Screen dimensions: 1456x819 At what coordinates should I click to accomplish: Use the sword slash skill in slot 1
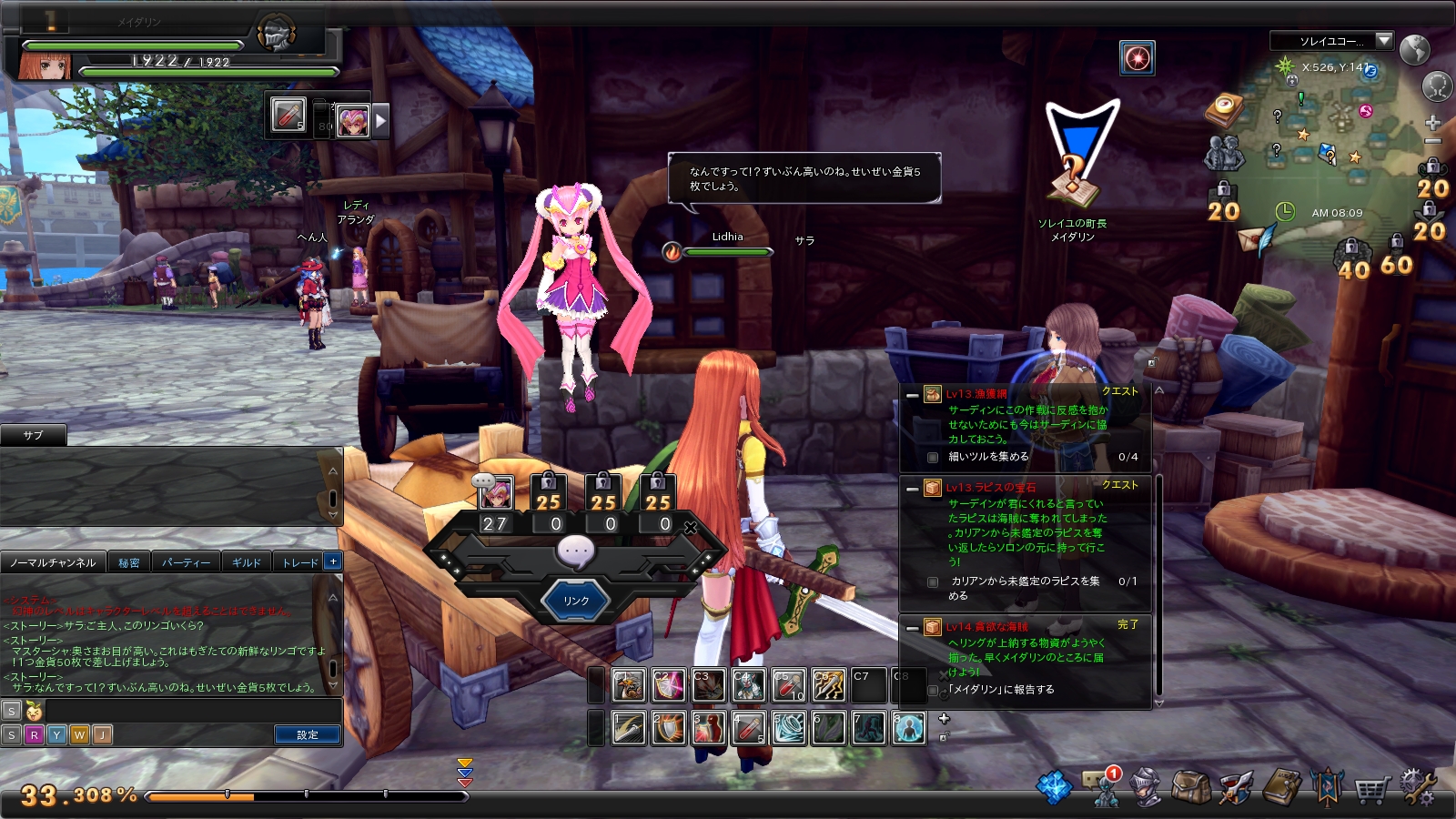click(x=629, y=728)
